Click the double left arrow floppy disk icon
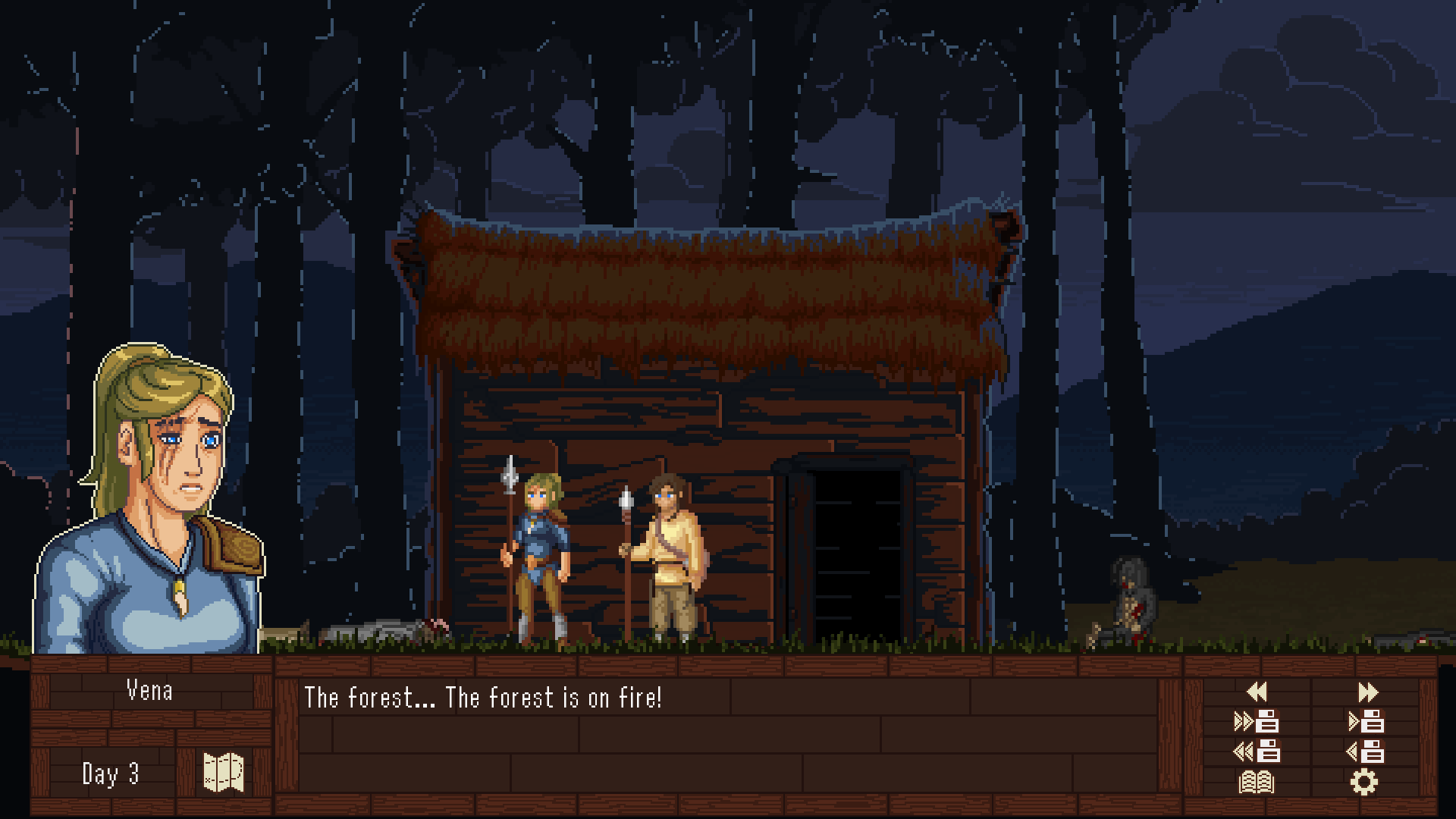The width and height of the screenshot is (1456, 819). pos(1257,752)
